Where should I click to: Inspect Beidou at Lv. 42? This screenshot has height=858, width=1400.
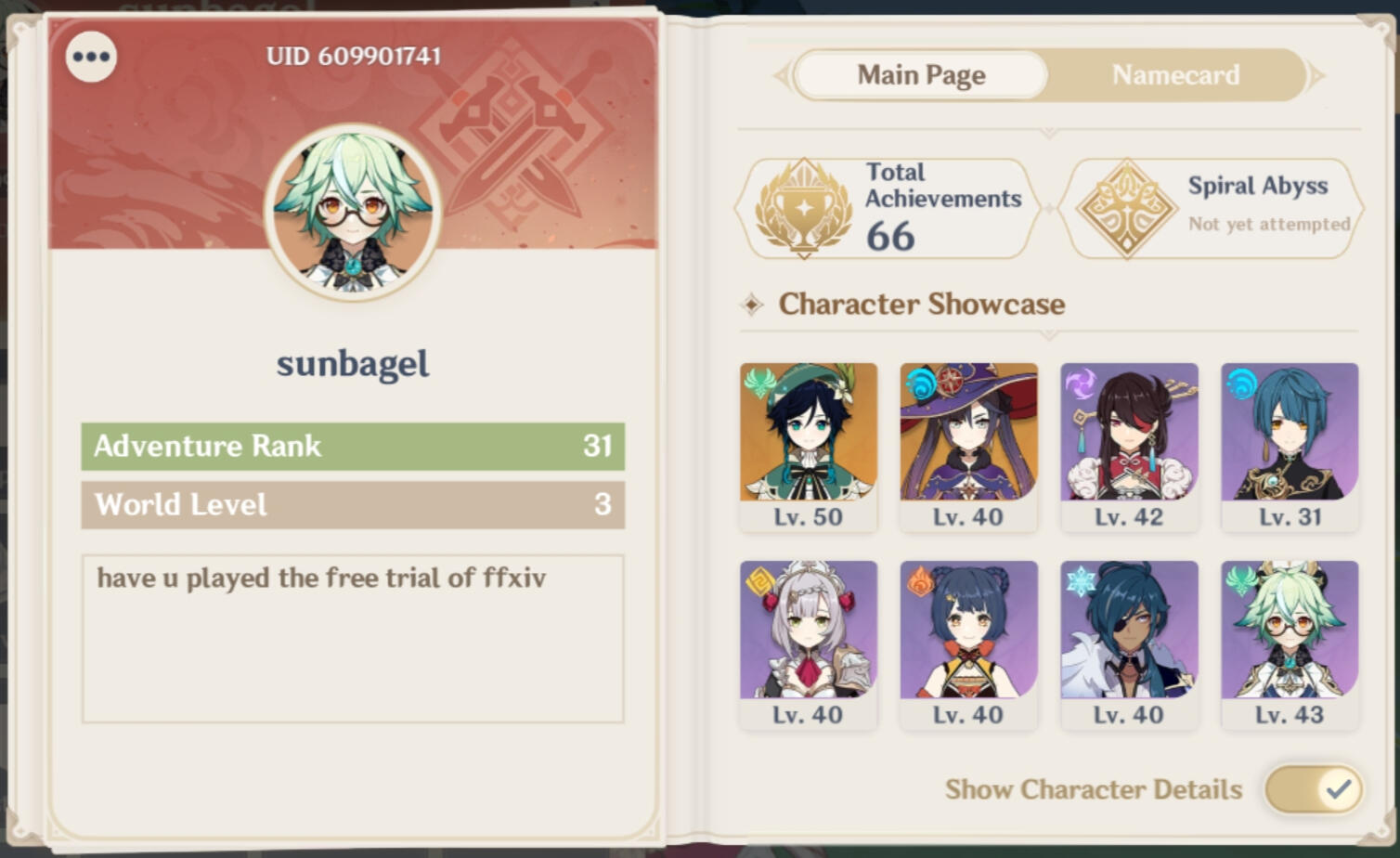point(1129,446)
